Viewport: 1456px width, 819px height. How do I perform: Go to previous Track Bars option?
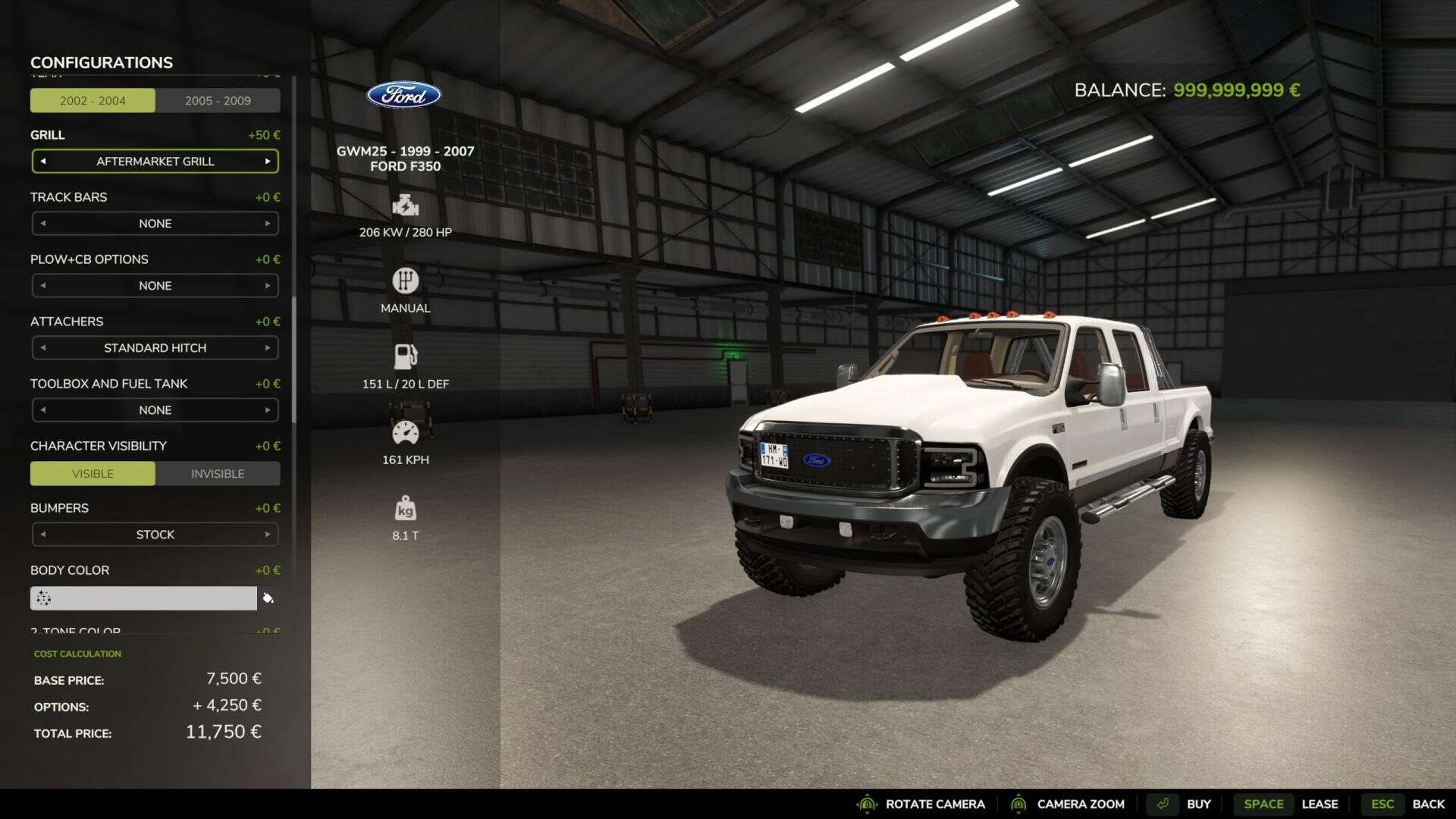[x=43, y=224]
